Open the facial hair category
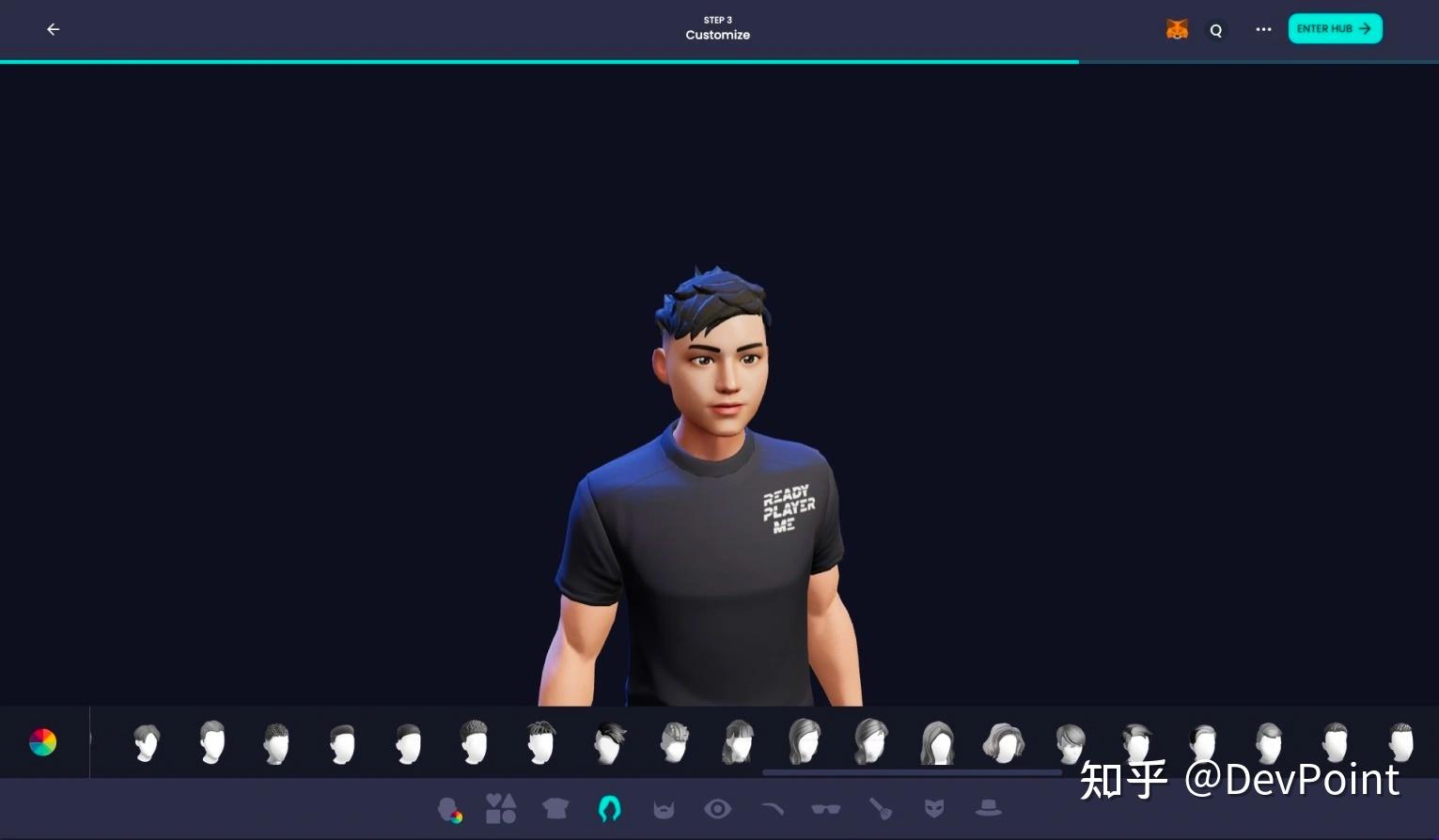 tap(664, 808)
